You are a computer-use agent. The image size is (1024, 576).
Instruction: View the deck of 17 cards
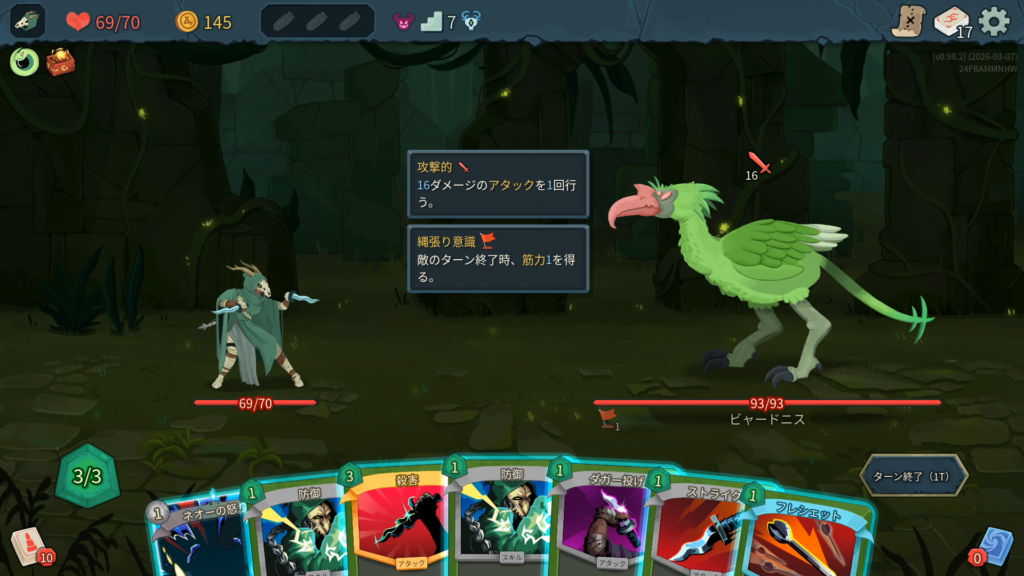(x=951, y=21)
